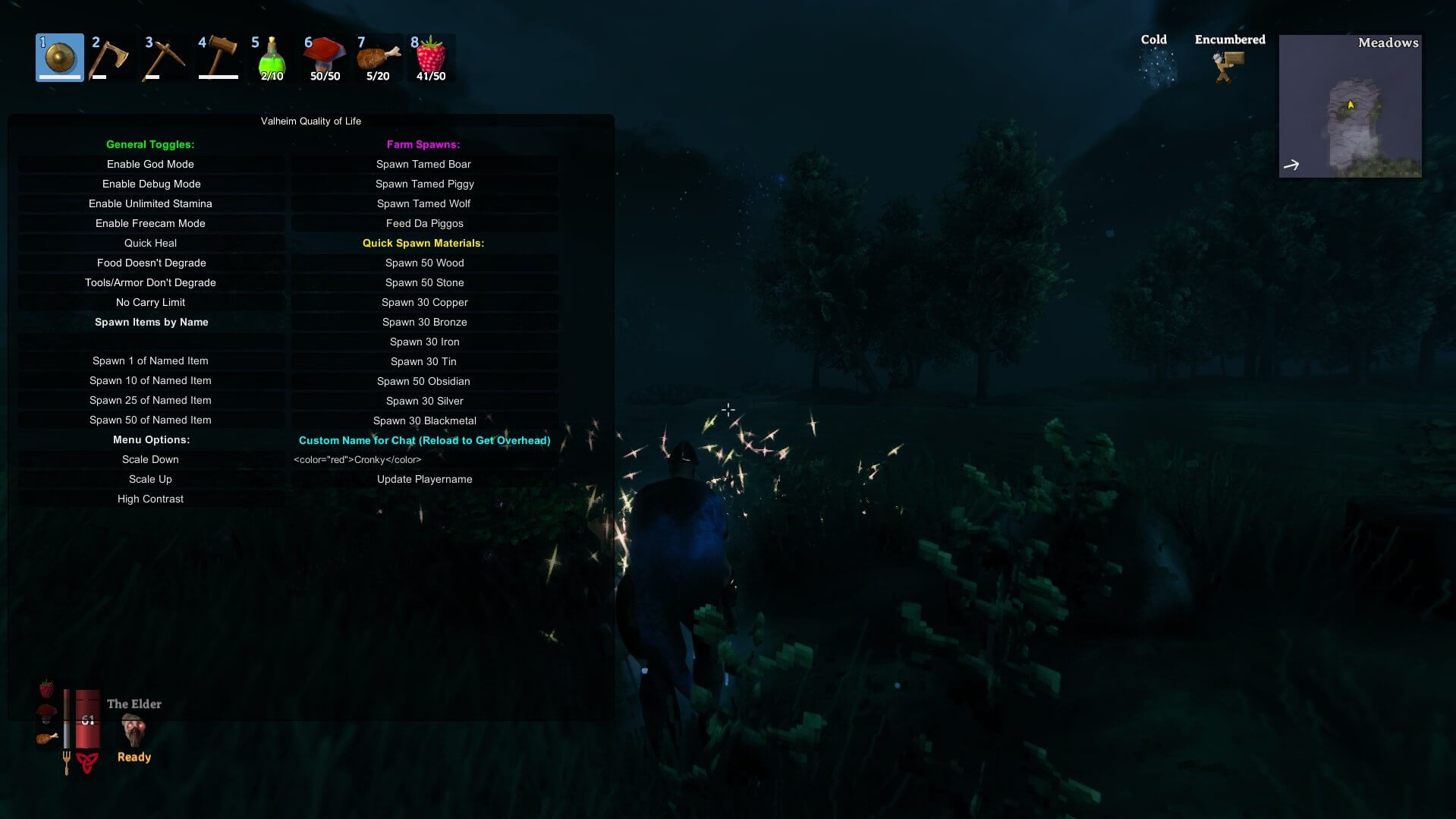Screen dimensions: 1456x819
Task: Eat raspberries from hotbar slot 8
Action: point(431,58)
